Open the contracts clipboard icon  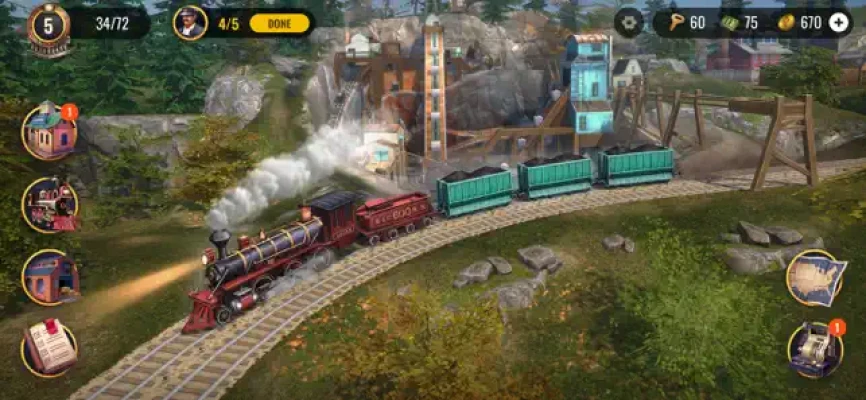[49, 347]
